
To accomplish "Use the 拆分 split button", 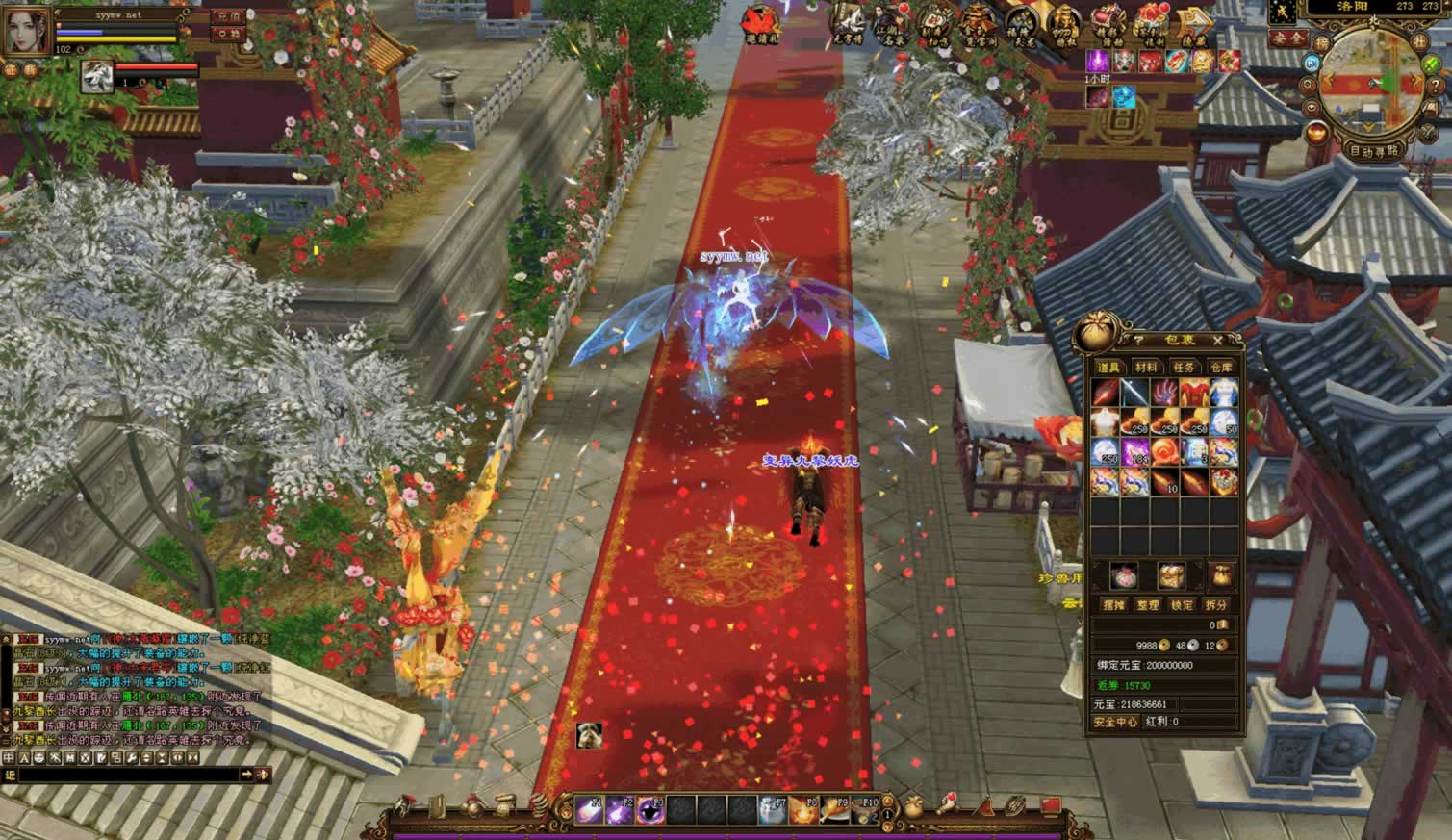I will click(1216, 605).
